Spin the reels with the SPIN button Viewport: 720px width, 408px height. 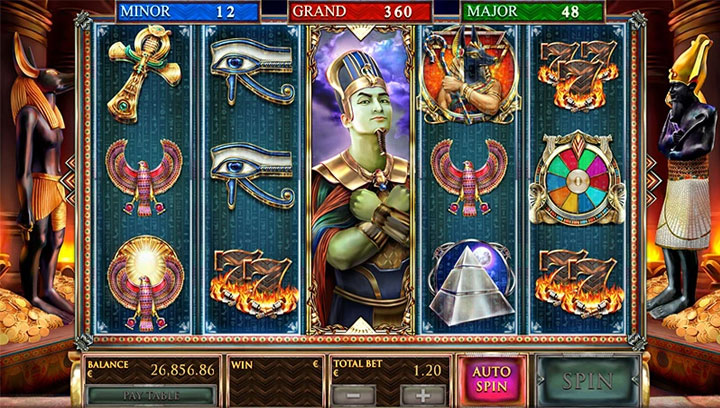click(588, 380)
